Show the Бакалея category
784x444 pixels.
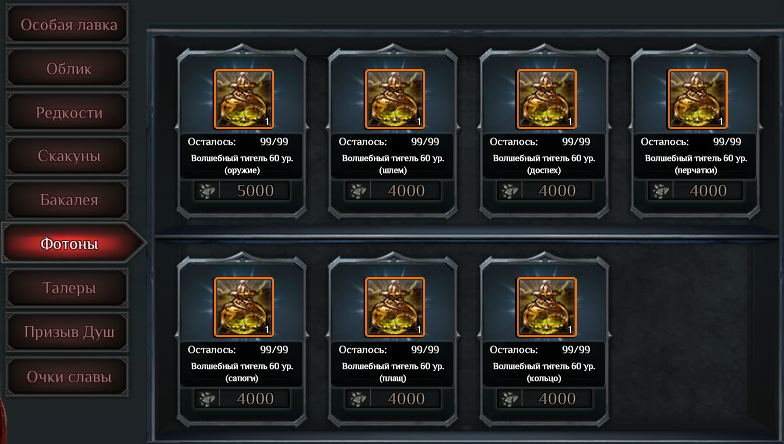(x=68, y=200)
